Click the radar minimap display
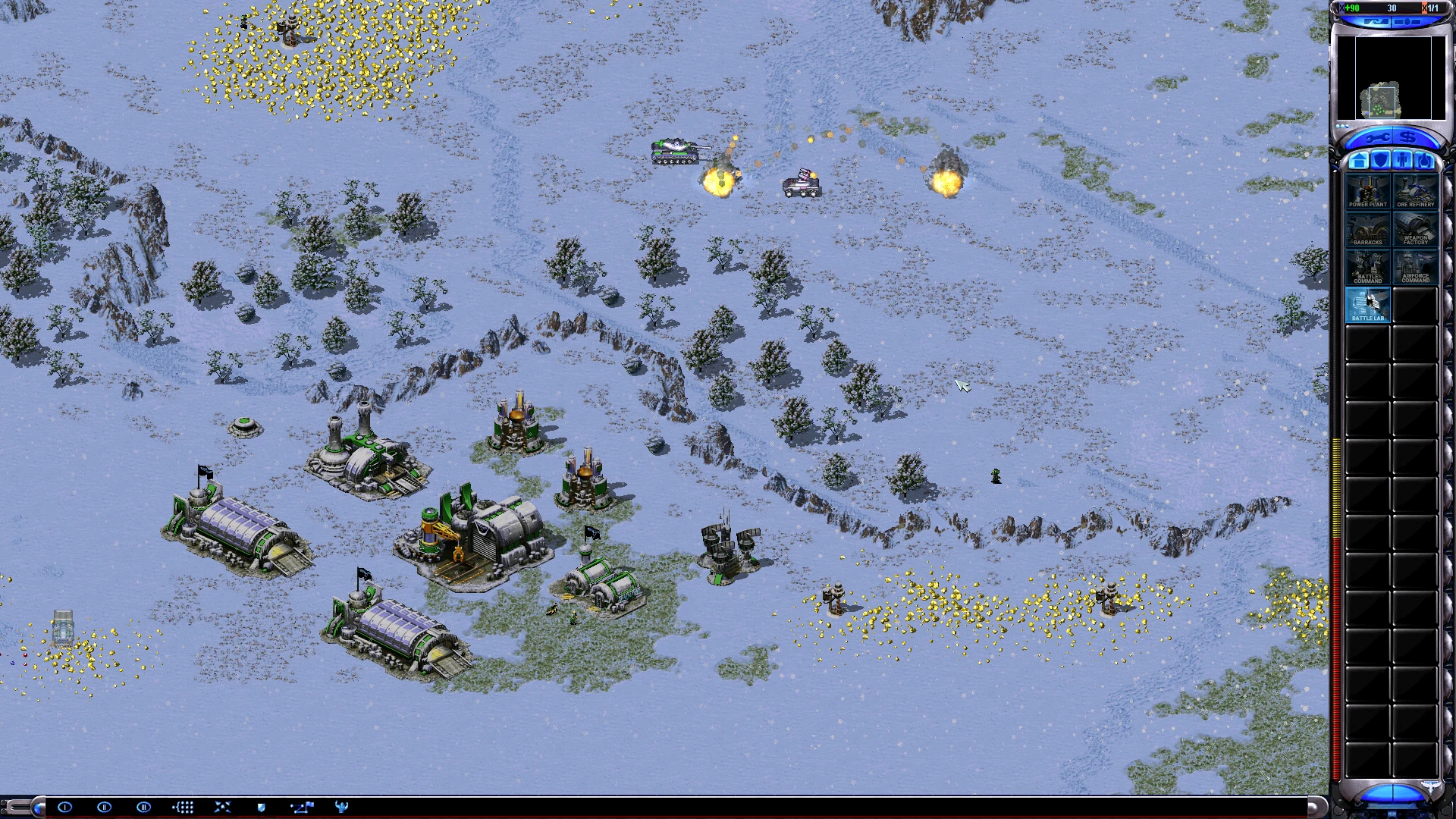Image resolution: width=1456 pixels, height=819 pixels. pyautogui.click(x=1391, y=77)
